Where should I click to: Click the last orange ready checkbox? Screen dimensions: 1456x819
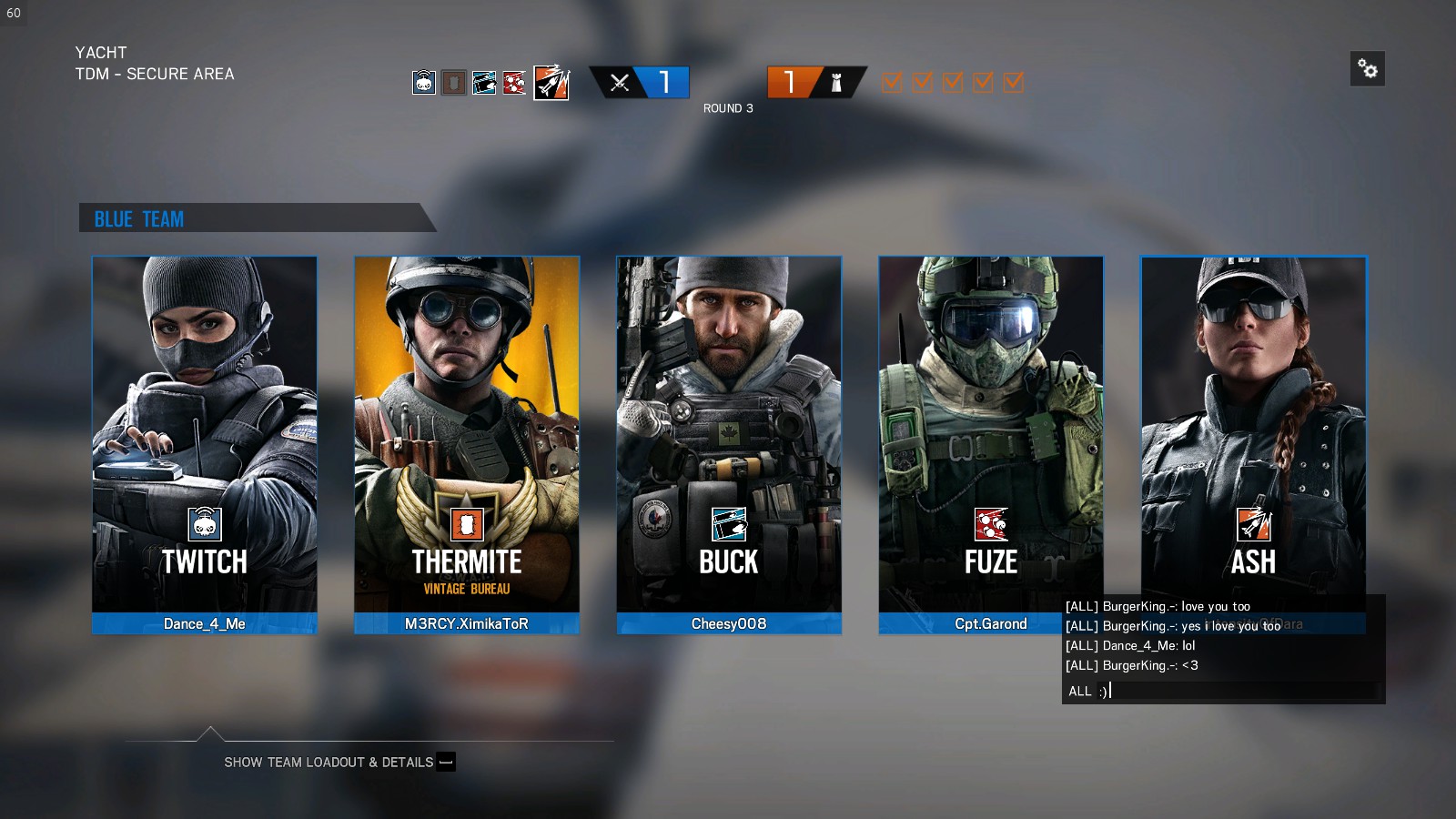1012,82
